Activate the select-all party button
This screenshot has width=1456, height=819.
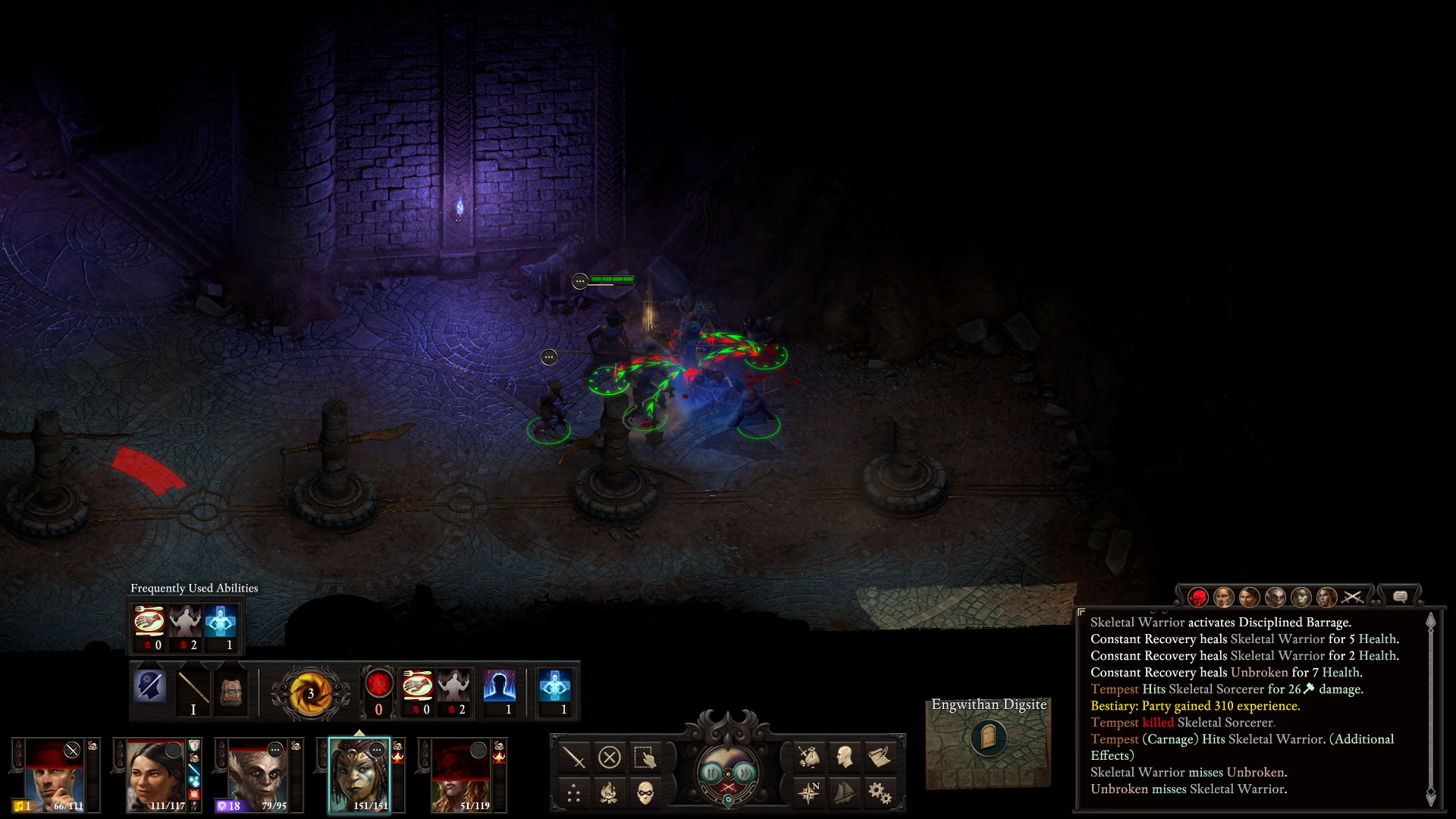pos(645,757)
